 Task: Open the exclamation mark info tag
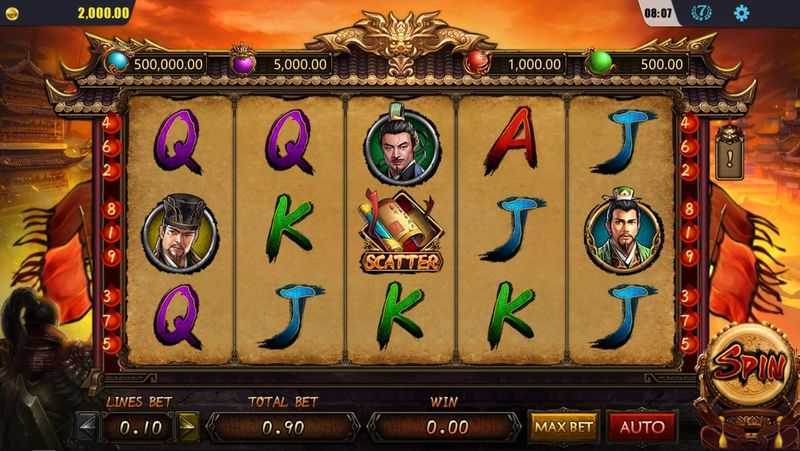(x=730, y=157)
